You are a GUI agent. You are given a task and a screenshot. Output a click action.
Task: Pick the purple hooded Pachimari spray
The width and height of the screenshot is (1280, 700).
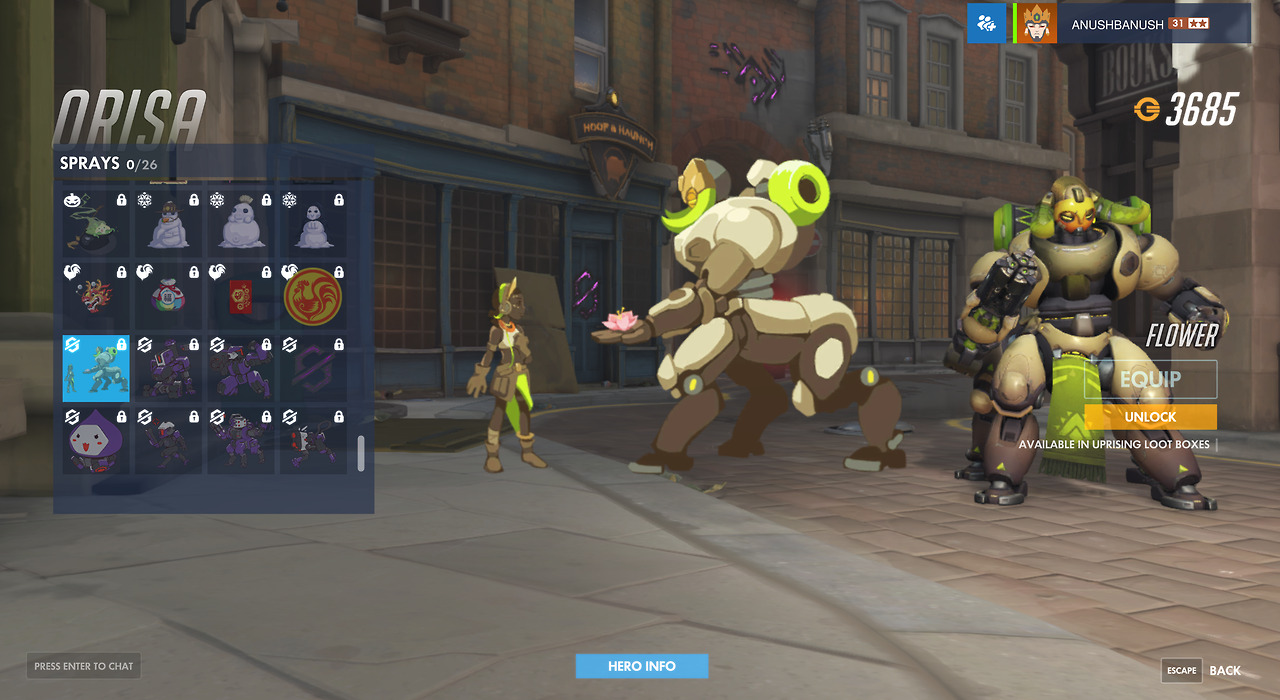[x=96, y=440]
